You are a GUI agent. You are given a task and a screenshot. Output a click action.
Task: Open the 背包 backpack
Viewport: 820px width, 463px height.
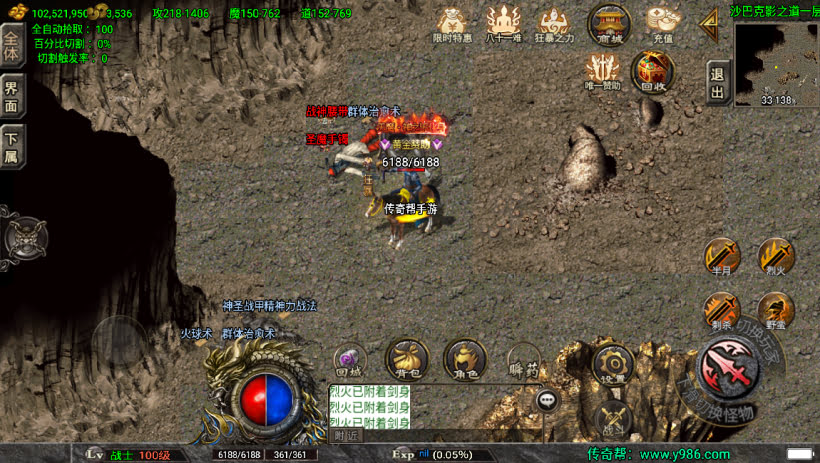(406, 358)
